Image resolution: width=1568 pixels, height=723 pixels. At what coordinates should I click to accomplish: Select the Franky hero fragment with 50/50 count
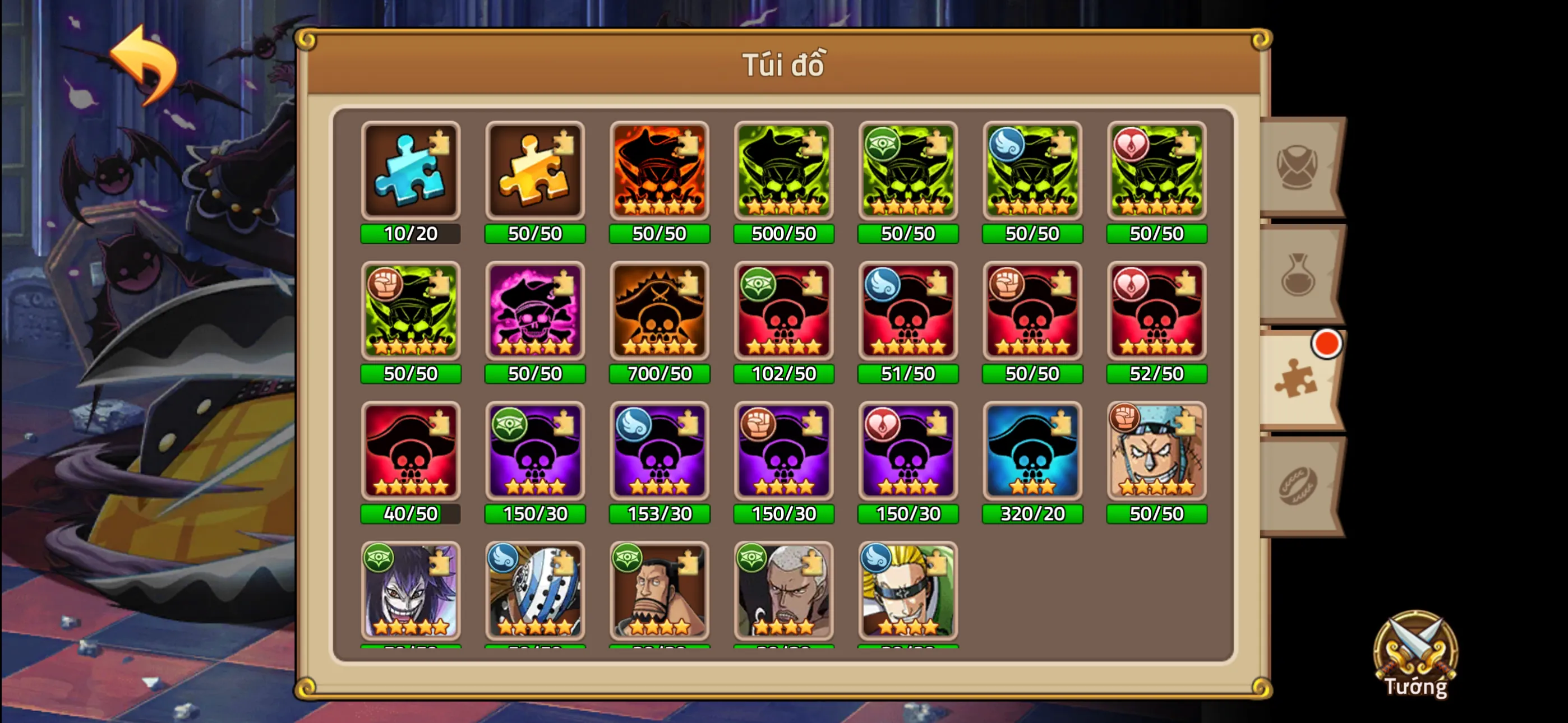pos(1156,452)
